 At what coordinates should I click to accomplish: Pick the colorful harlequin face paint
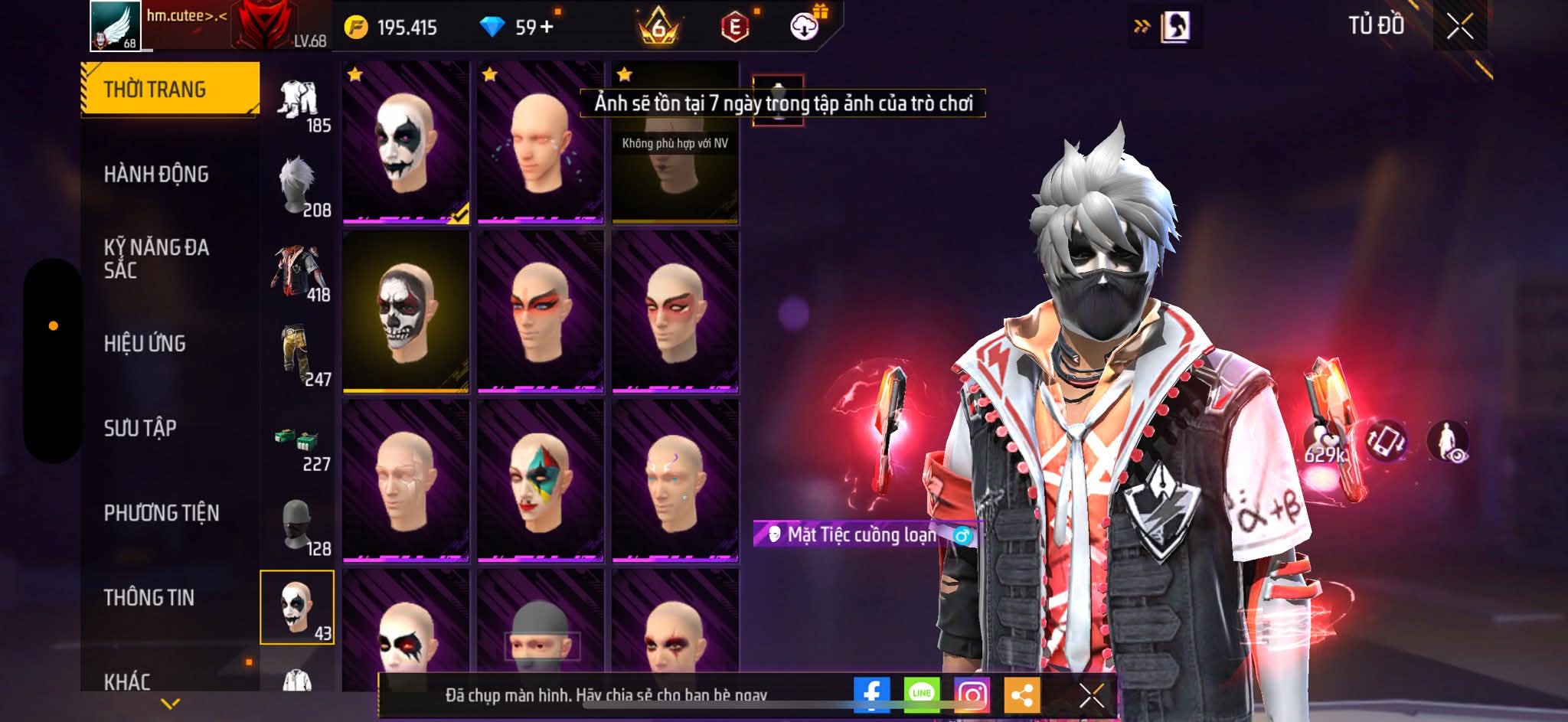(541, 481)
